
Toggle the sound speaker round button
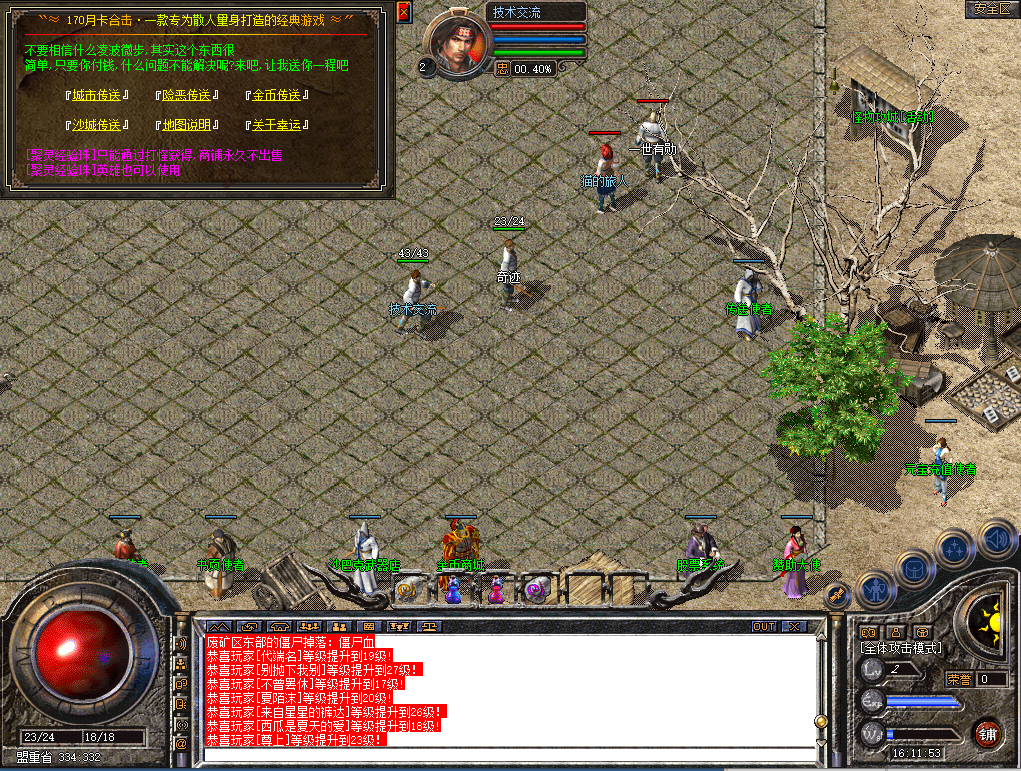point(997,540)
